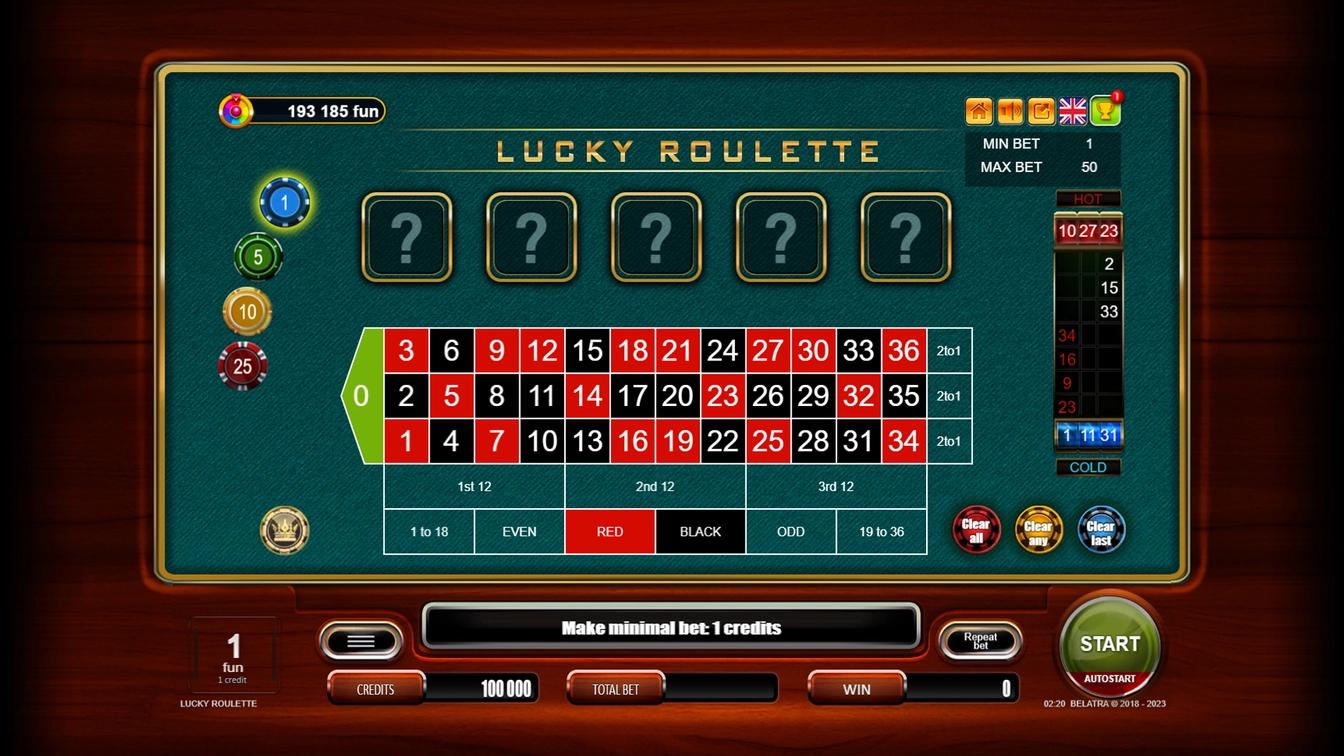This screenshot has height=756, width=1344.
Task: Click the Repeat bet button
Action: click(x=980, y=641)
